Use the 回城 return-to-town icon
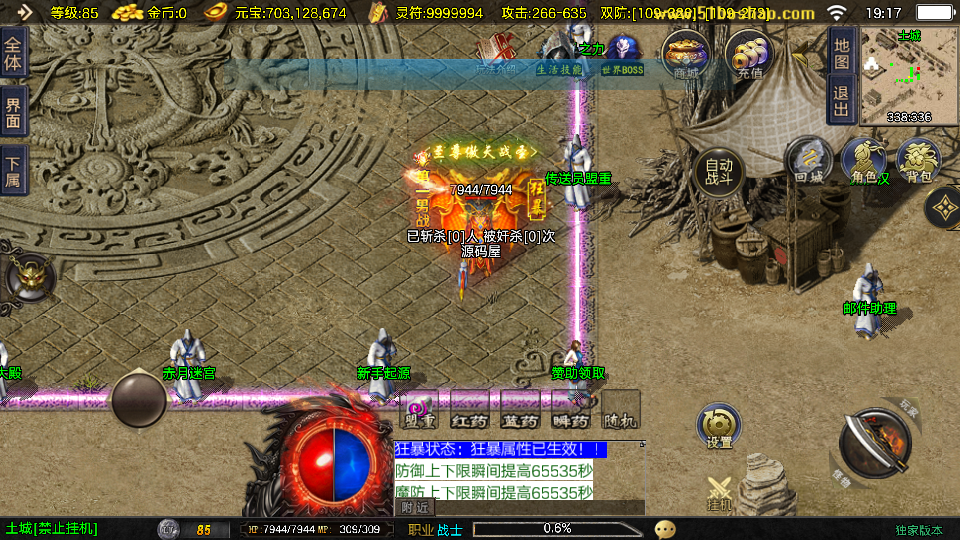Viewport: 960px width, 540px height. pyautogui.click(x=808, y=161)
